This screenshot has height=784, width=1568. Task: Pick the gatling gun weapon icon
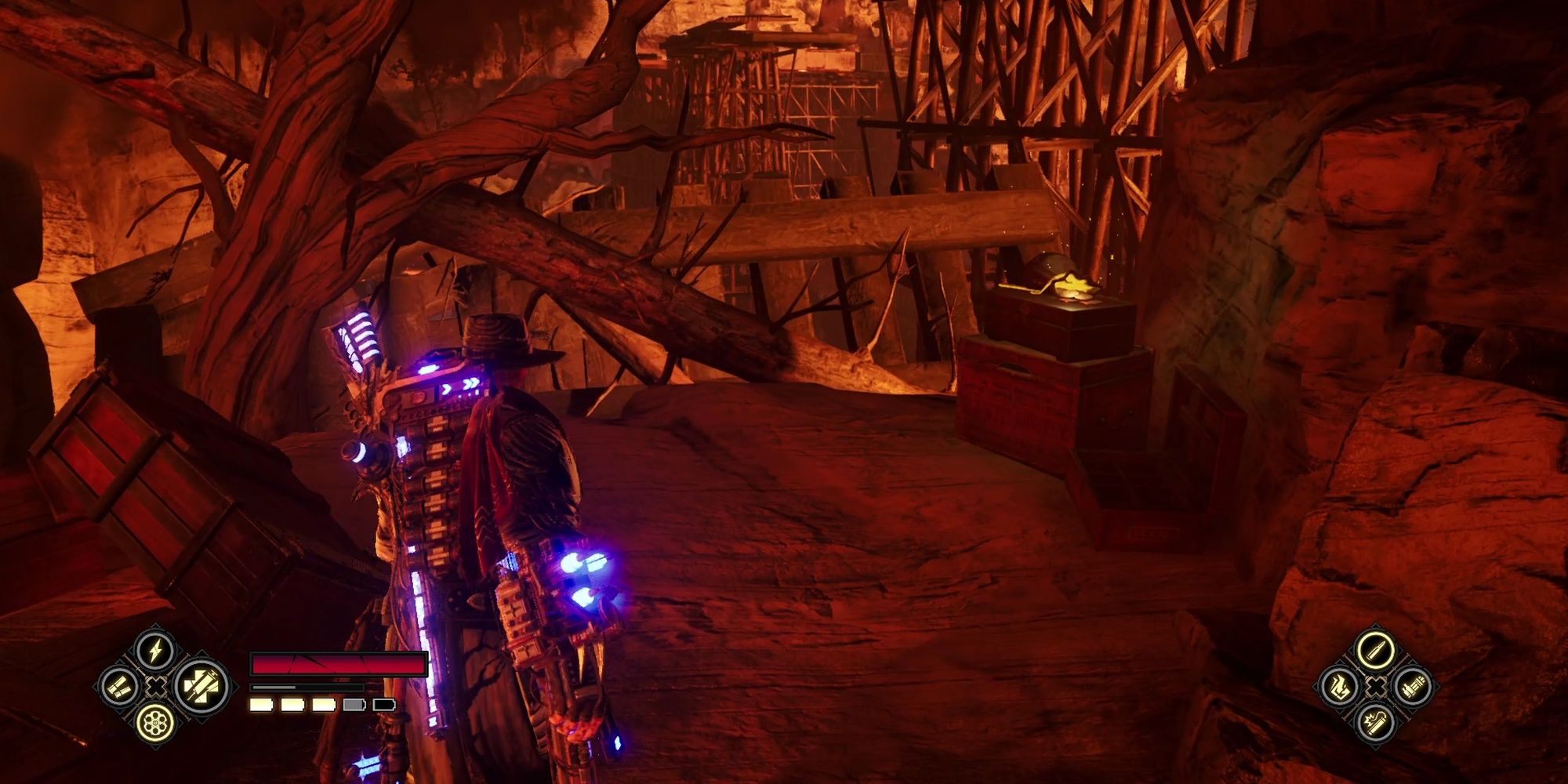[x=1411, y=688]
